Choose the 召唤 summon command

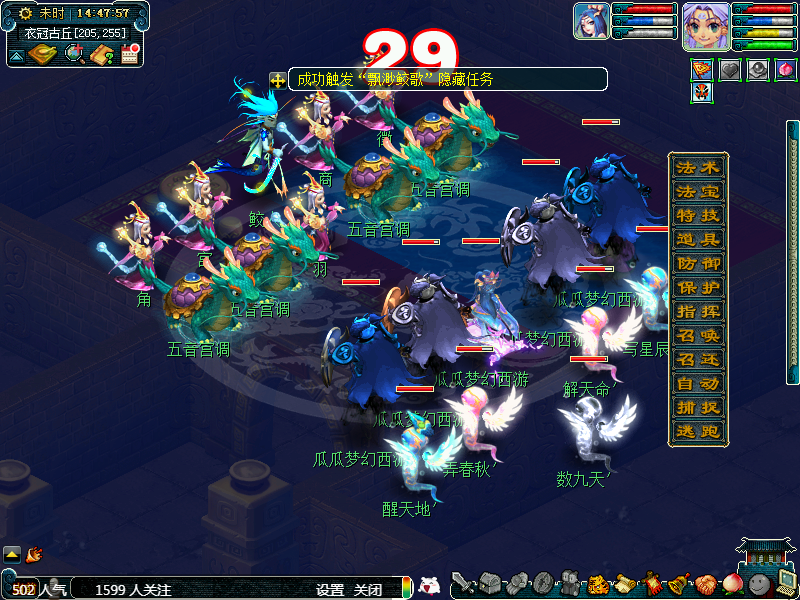pyautogui.click(x=698, y=335)
